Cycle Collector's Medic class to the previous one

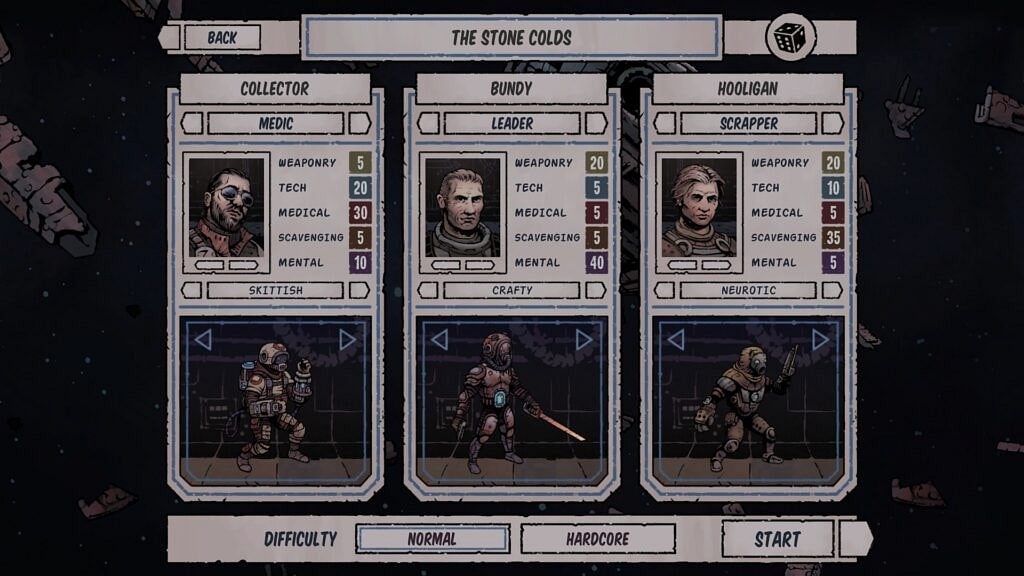tap(192, 123)
